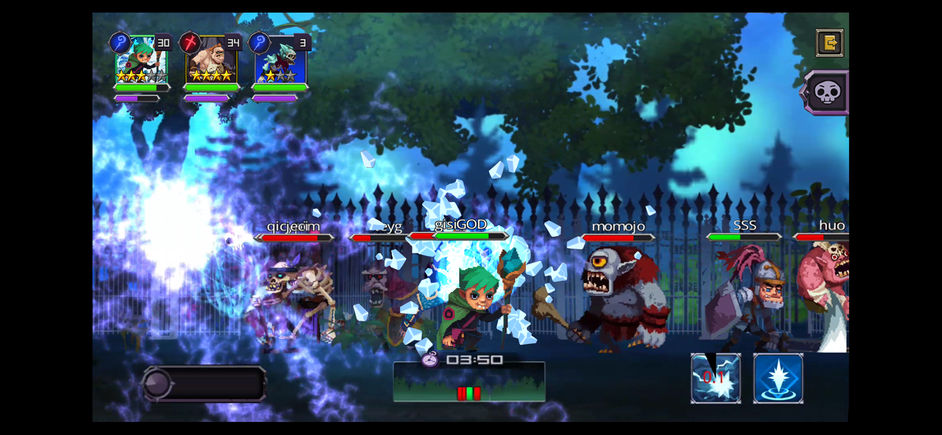Exit the battle with the yellow door button
Screen dimensions: 942x435
[x=829, y=43]
